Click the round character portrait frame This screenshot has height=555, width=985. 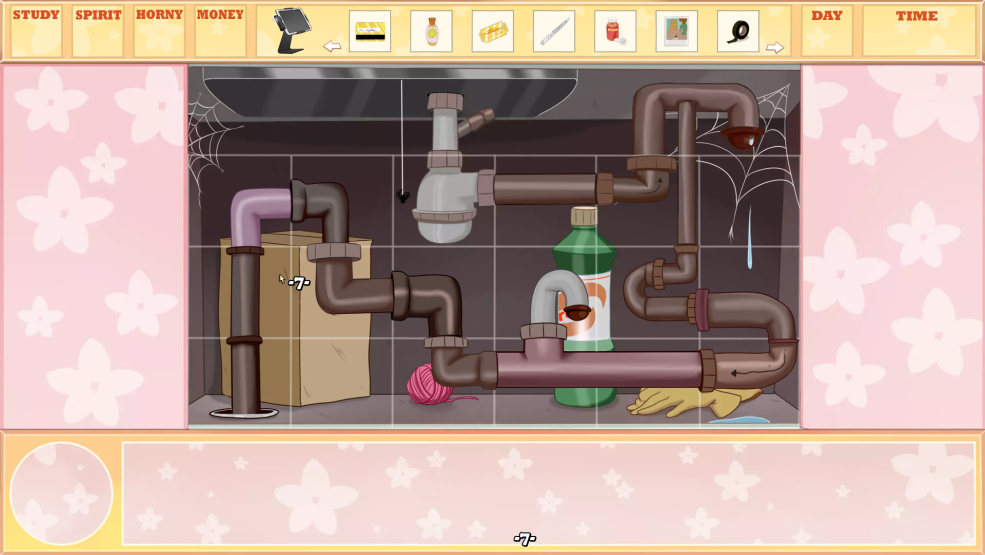click(x=61, y=493)
